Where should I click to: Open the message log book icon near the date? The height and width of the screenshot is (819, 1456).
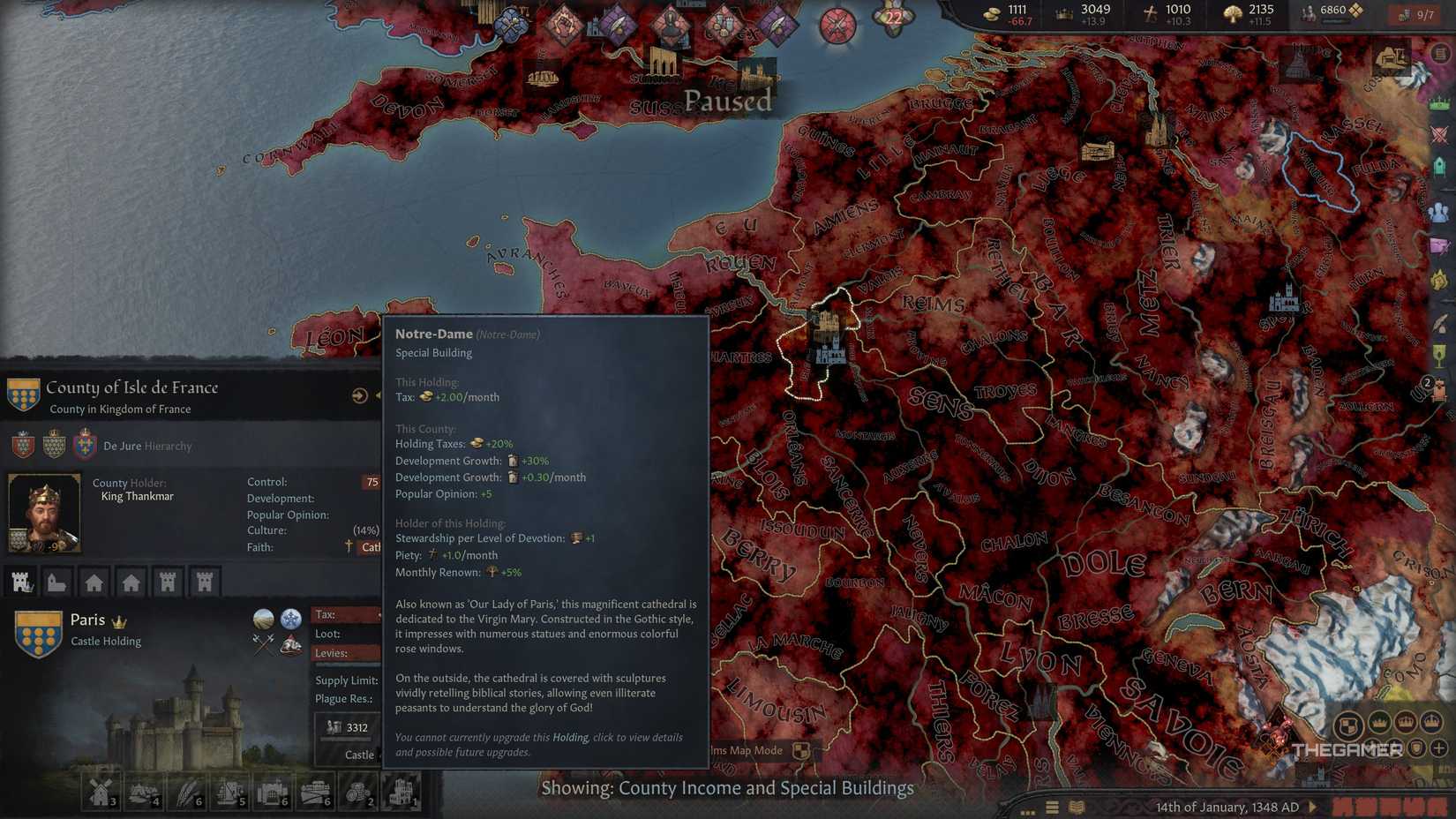[x=1076, y=805]
